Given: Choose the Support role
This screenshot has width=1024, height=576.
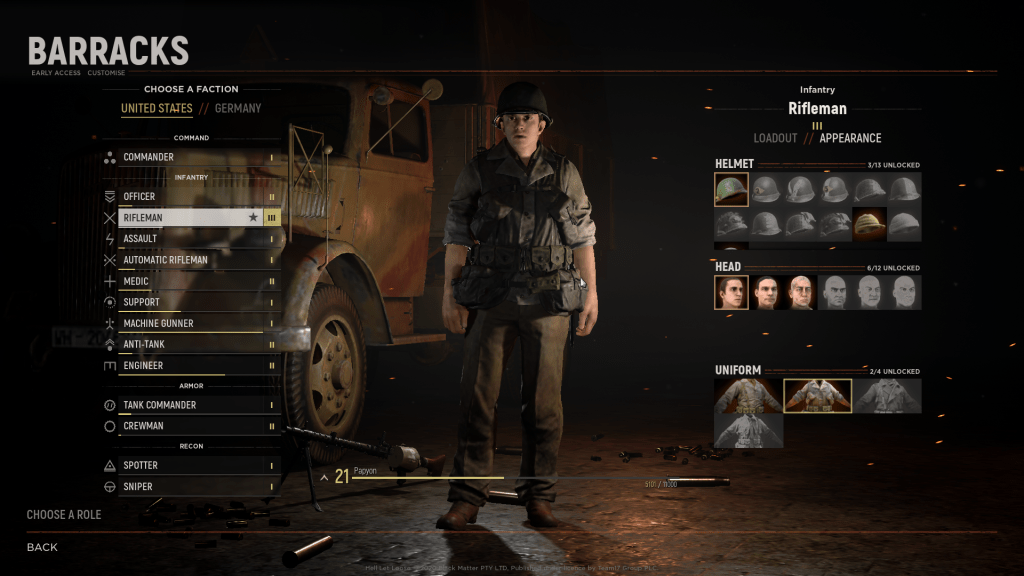Looking at the screenshot, I should (x=190, y=302).
